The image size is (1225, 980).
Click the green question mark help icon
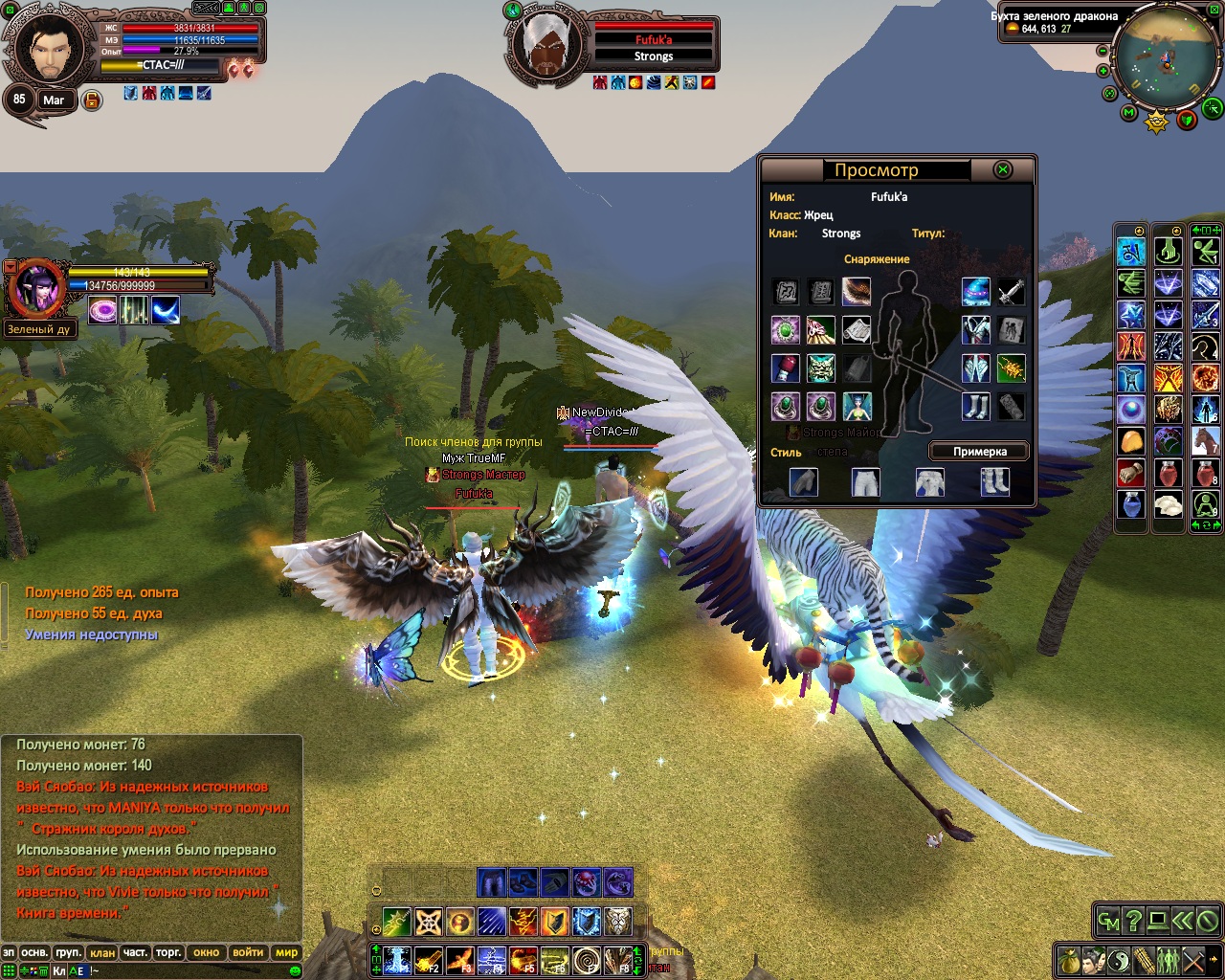1133,922
